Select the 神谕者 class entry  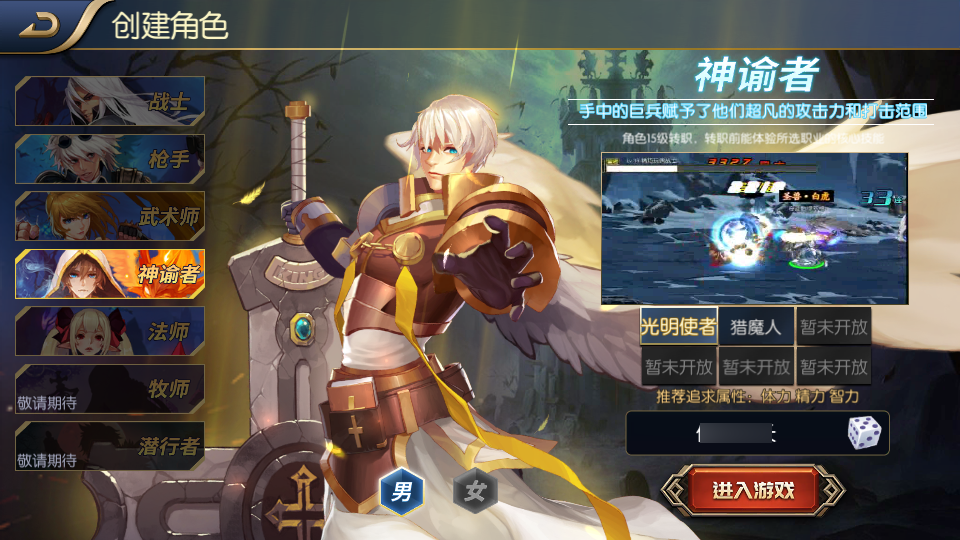(x=110, y=274)
